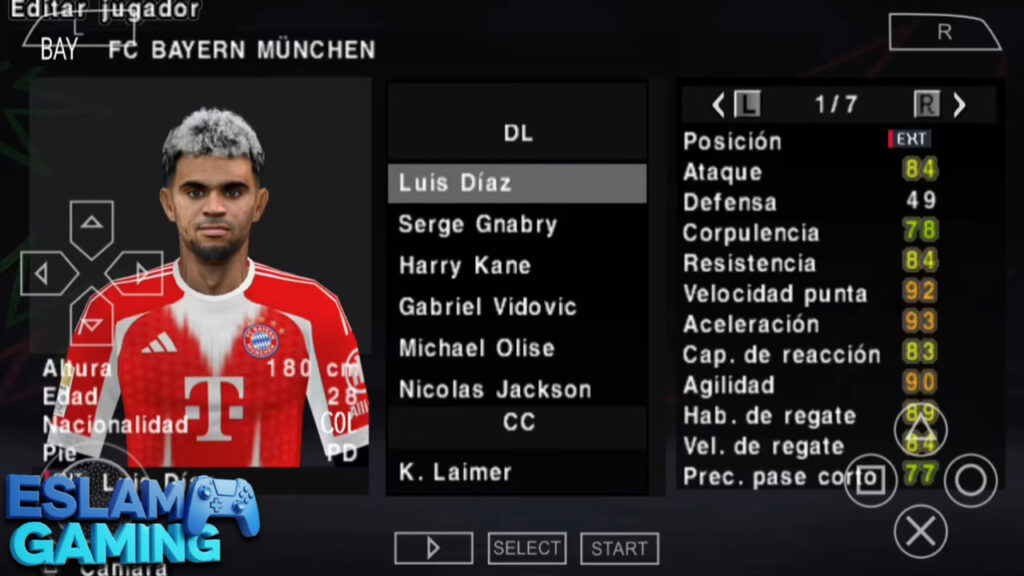Viewport: 1024px width, 576px height.
Task: Tap the emulator SELECT button
Action: 527,548
